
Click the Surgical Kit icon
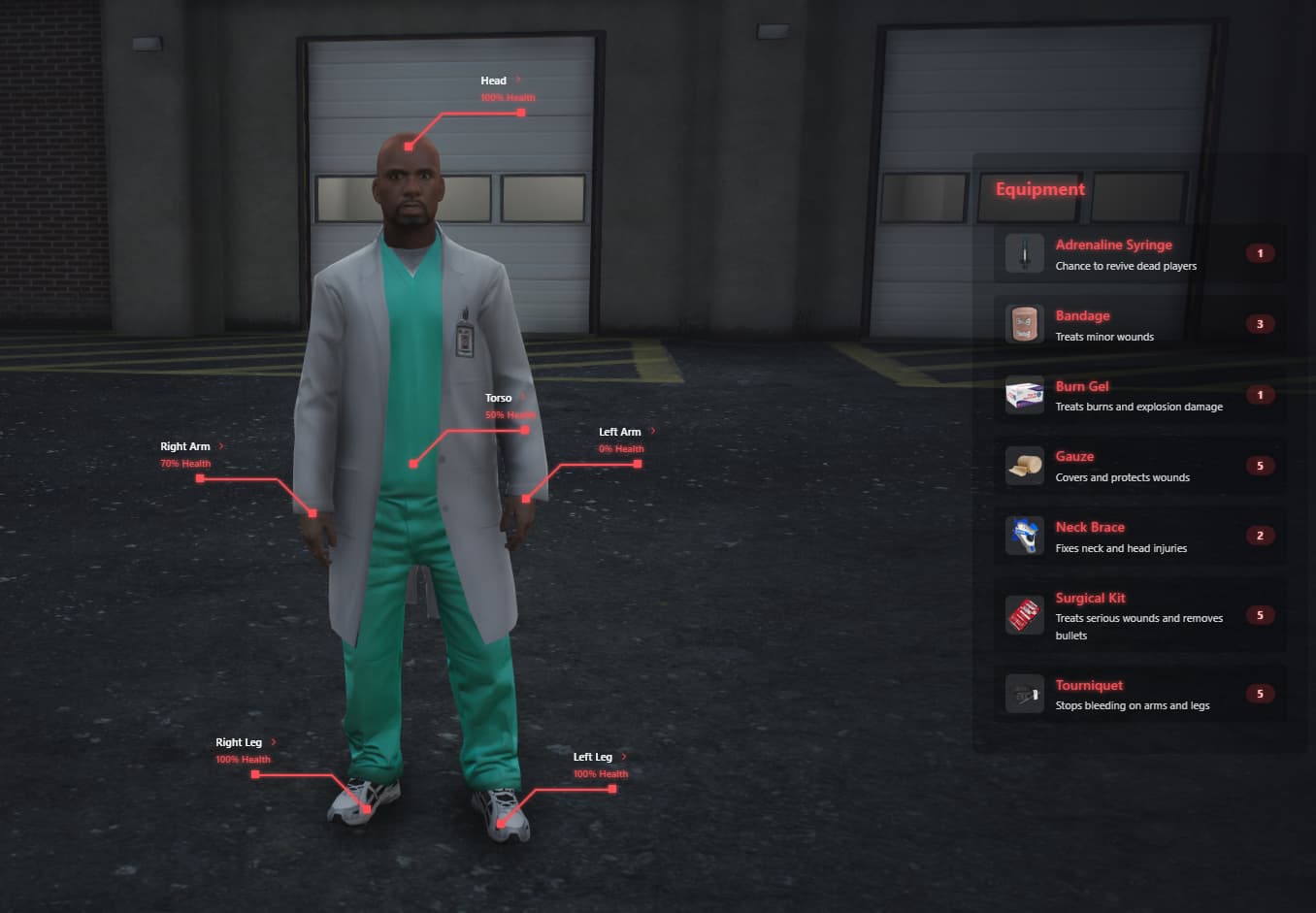[x=1025, y=614]
